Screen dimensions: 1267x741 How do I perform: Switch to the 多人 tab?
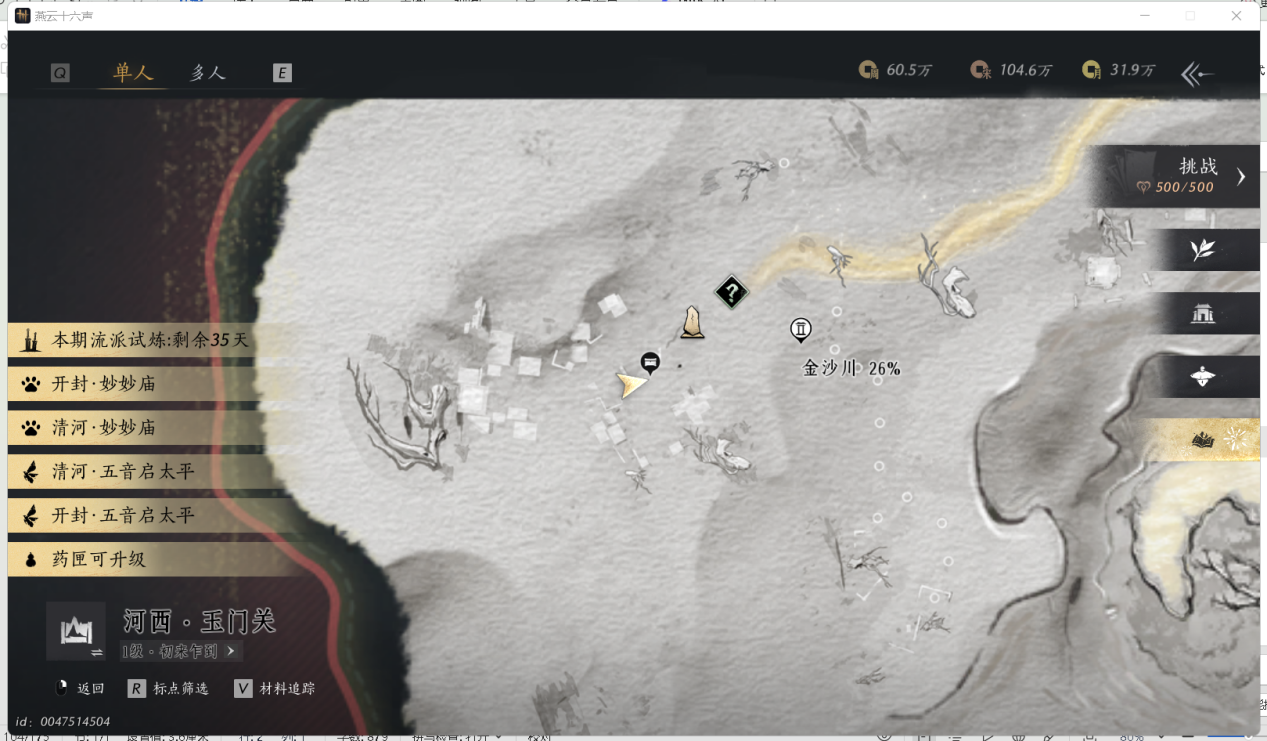[208, 73]
